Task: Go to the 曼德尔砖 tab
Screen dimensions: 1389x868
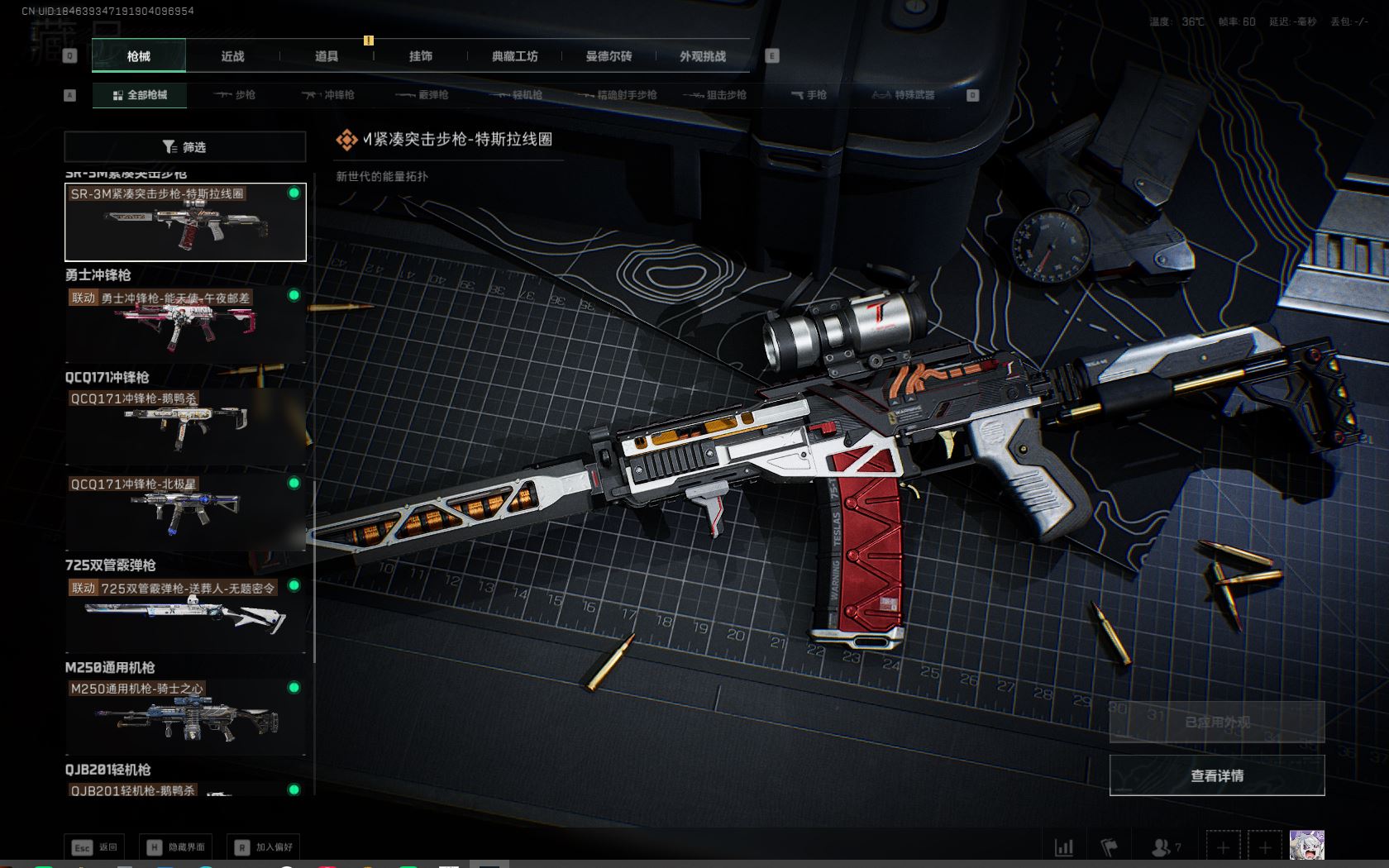Action: point(609,56)
